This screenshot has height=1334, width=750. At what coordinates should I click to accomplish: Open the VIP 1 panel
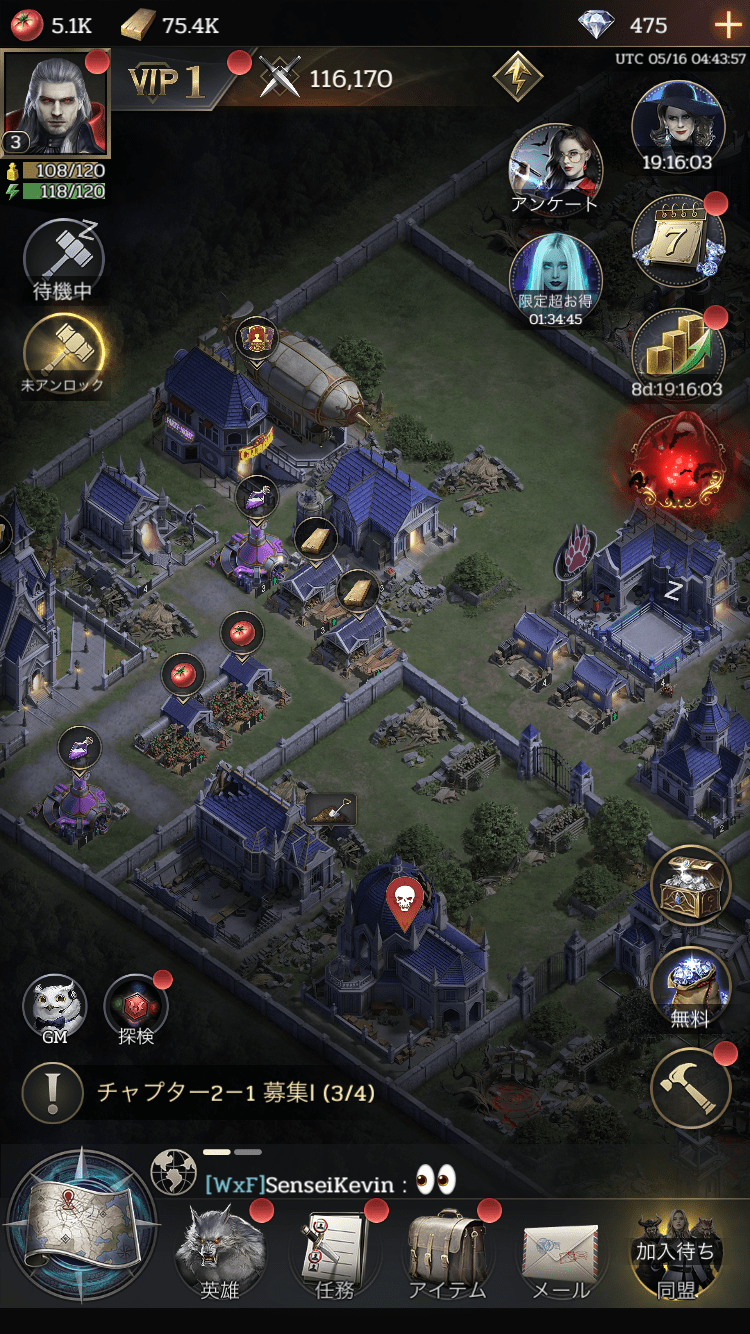tap(167, 82)
